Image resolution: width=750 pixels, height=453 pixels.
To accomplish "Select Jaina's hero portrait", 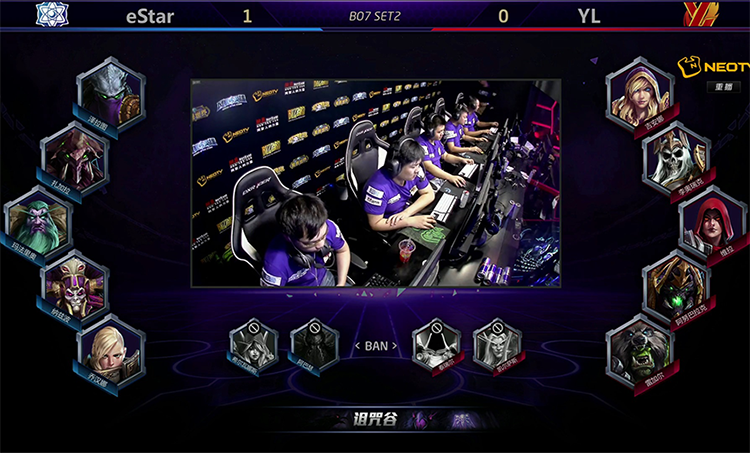I will coord(640,93).
